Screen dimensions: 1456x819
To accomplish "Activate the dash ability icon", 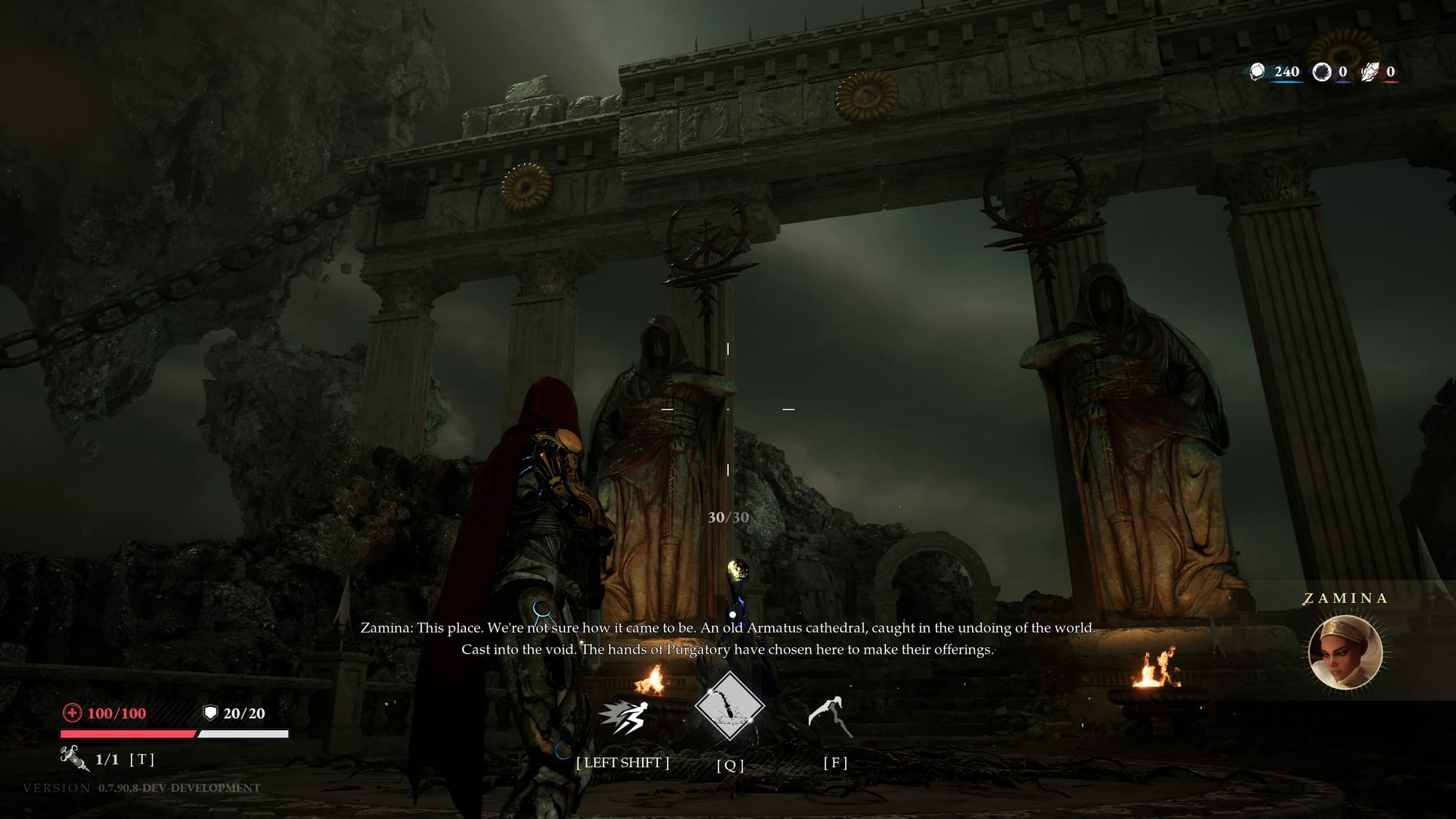I will click(624, 717).
